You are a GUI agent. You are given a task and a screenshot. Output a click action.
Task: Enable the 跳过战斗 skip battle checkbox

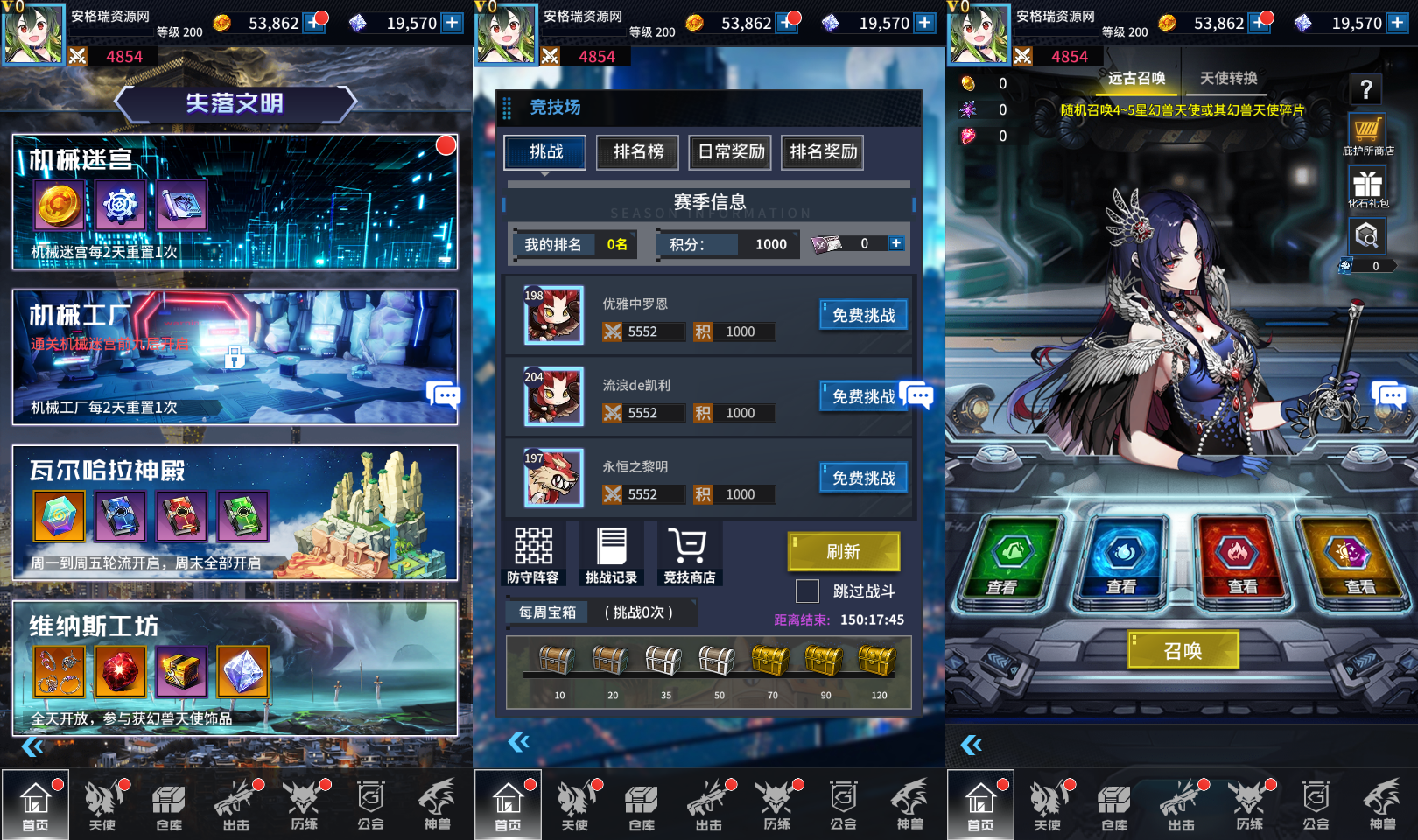pyautogui.click(x=806, y=591)
